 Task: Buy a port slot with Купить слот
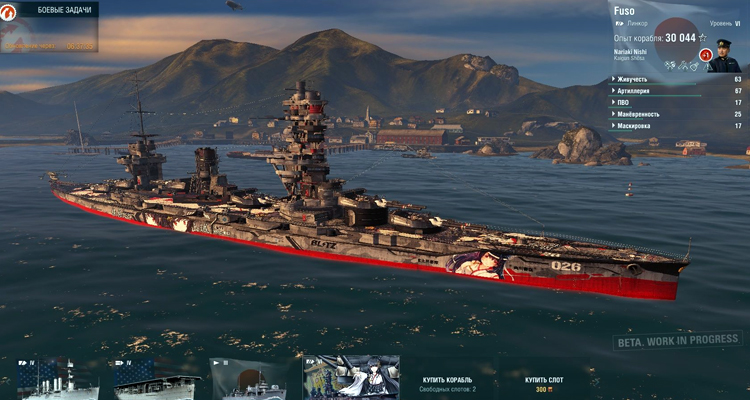point(543,381)
